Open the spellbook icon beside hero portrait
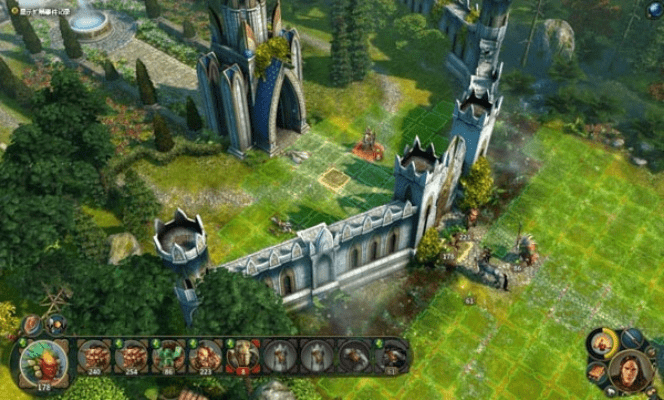 [x=597, y=372]
